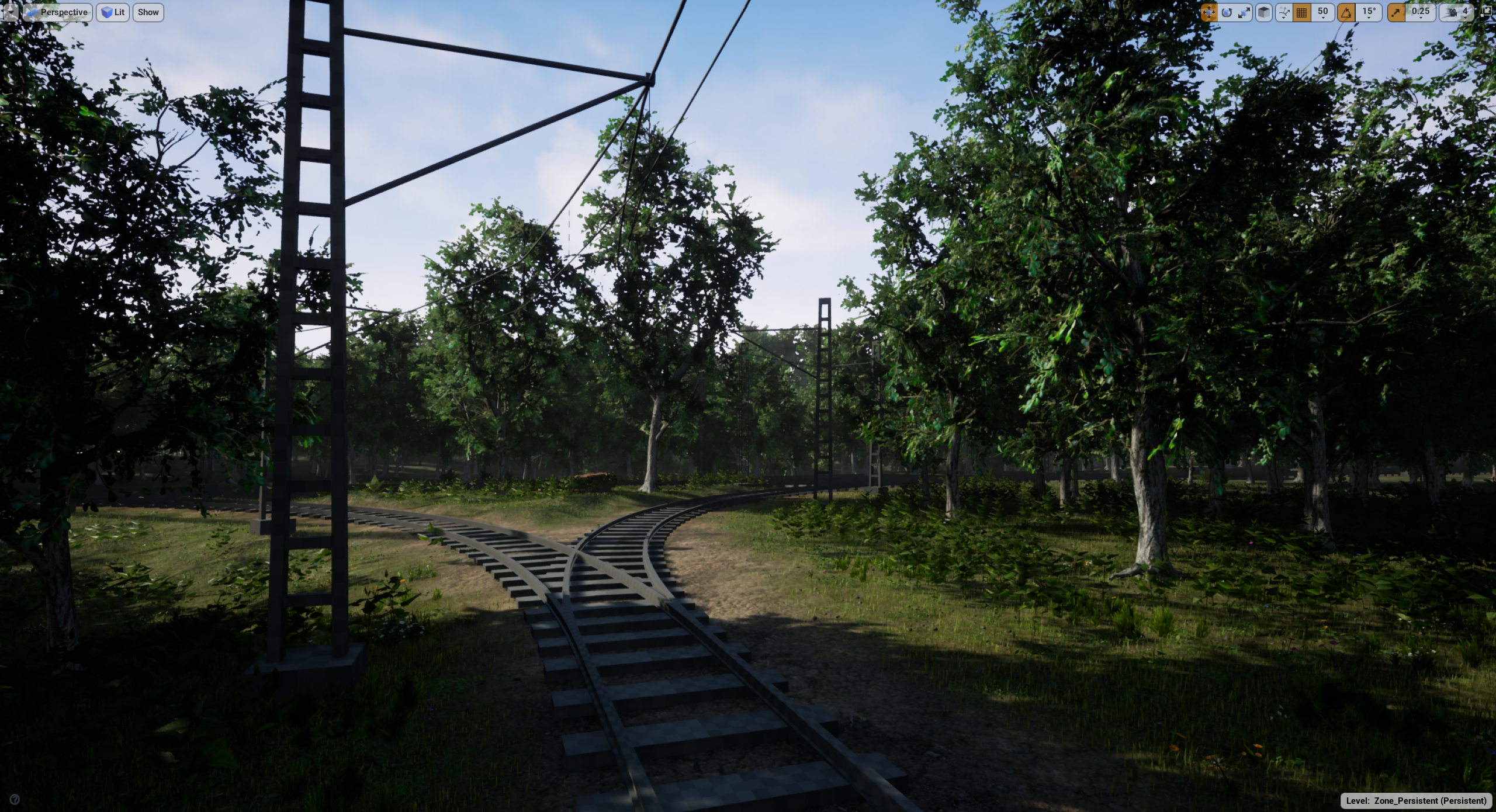
Task: Open the 15° rotation snap dropdown
Action: click(1369, 12)
